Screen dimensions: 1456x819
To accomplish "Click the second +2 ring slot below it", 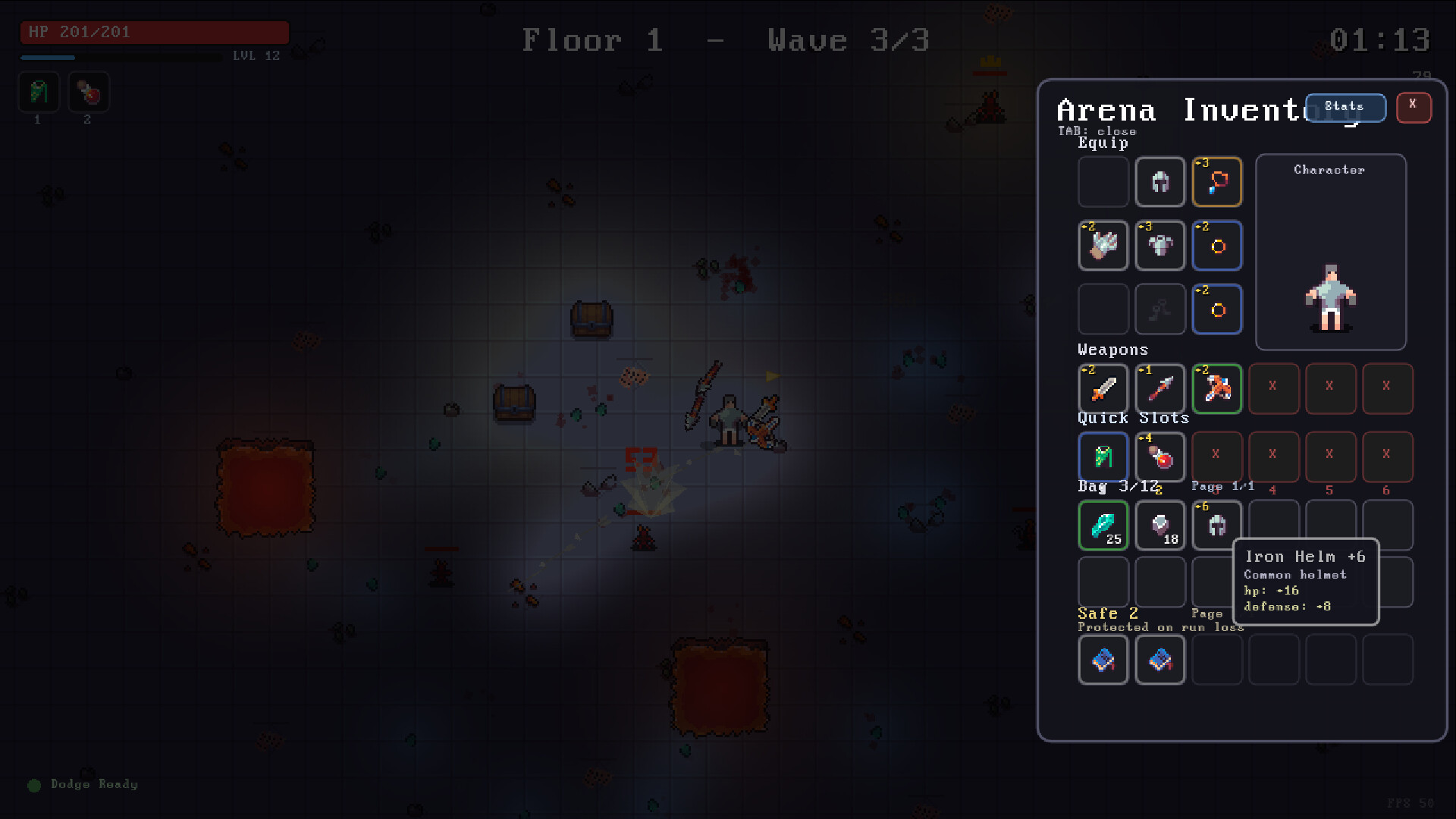I will 1217,309.
